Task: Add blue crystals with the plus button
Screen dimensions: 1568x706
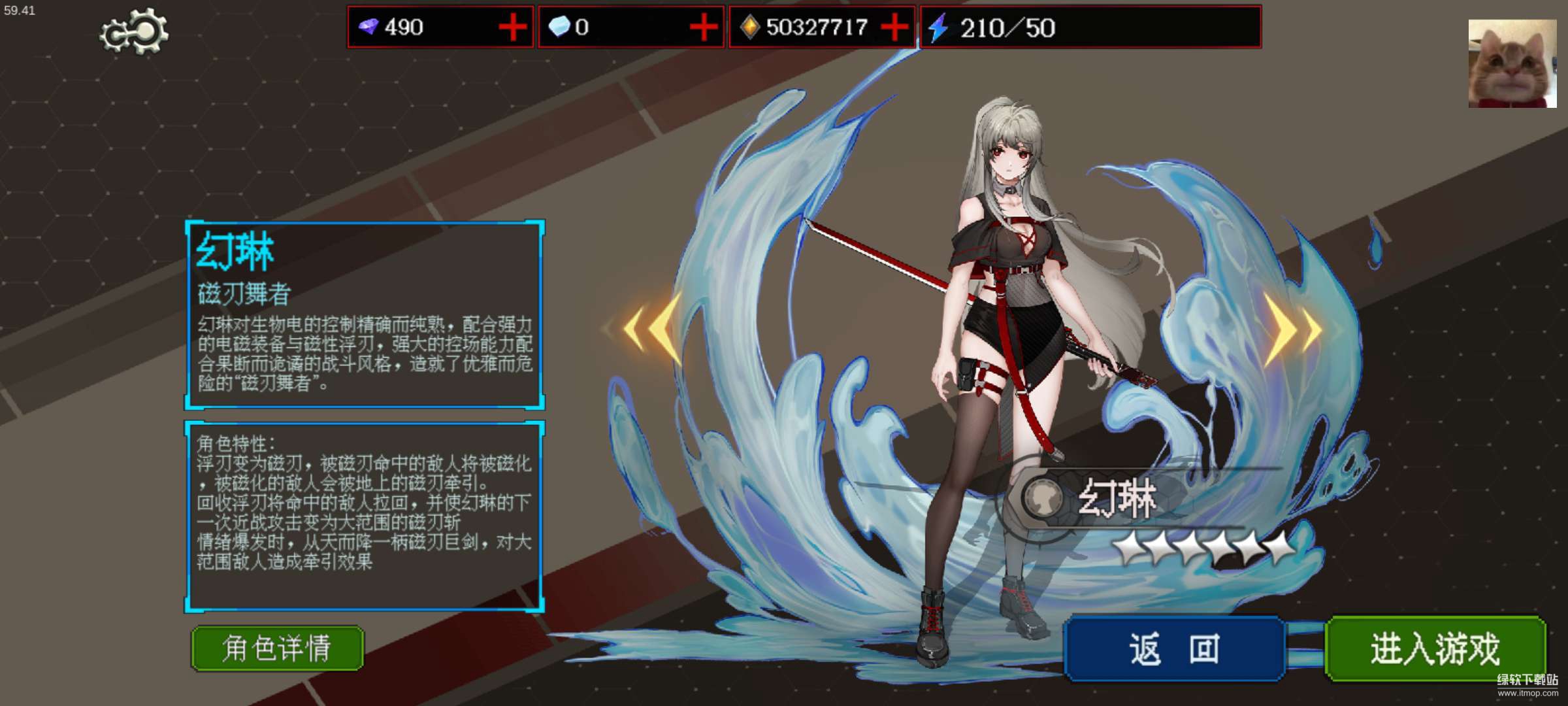Action: pyautogui.click(x=704, y=27)
